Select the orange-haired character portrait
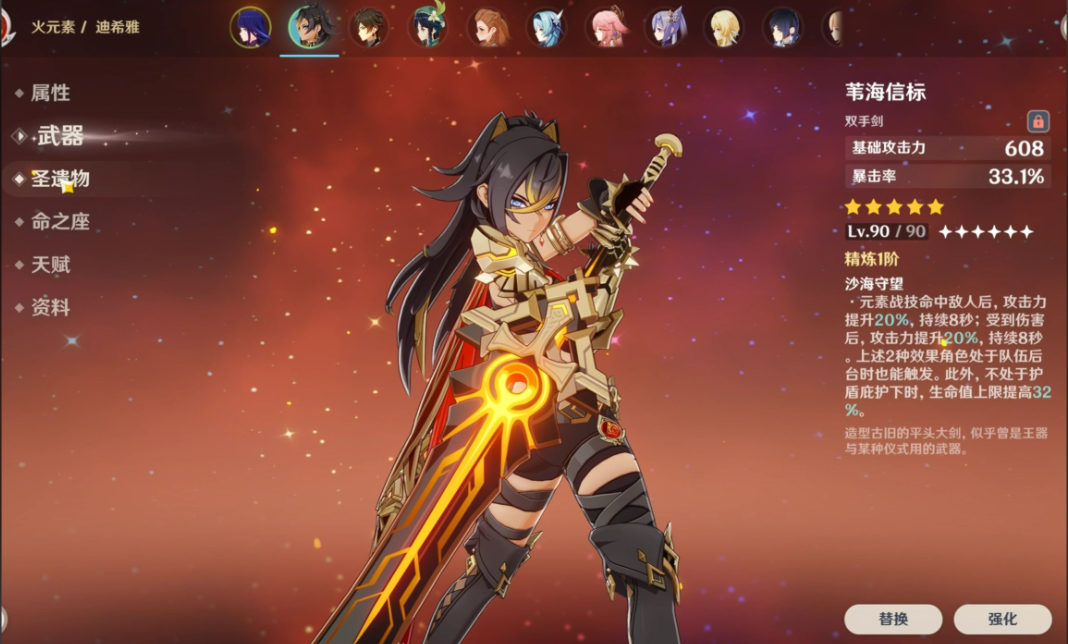This screenshot has height=644, width=1068. (x=487, y=27)
